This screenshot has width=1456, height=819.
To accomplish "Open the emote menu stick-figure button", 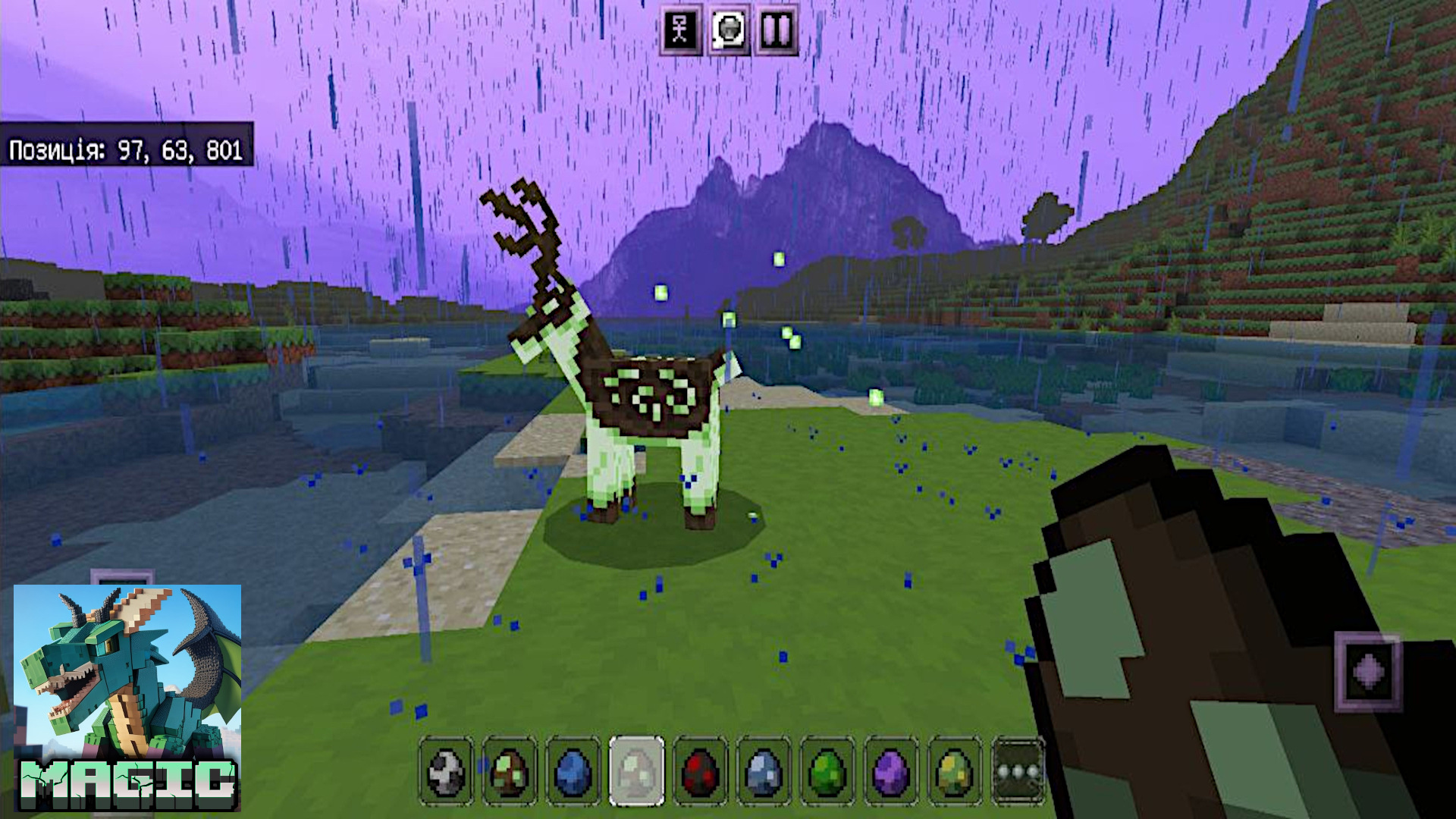I will 680,30.
